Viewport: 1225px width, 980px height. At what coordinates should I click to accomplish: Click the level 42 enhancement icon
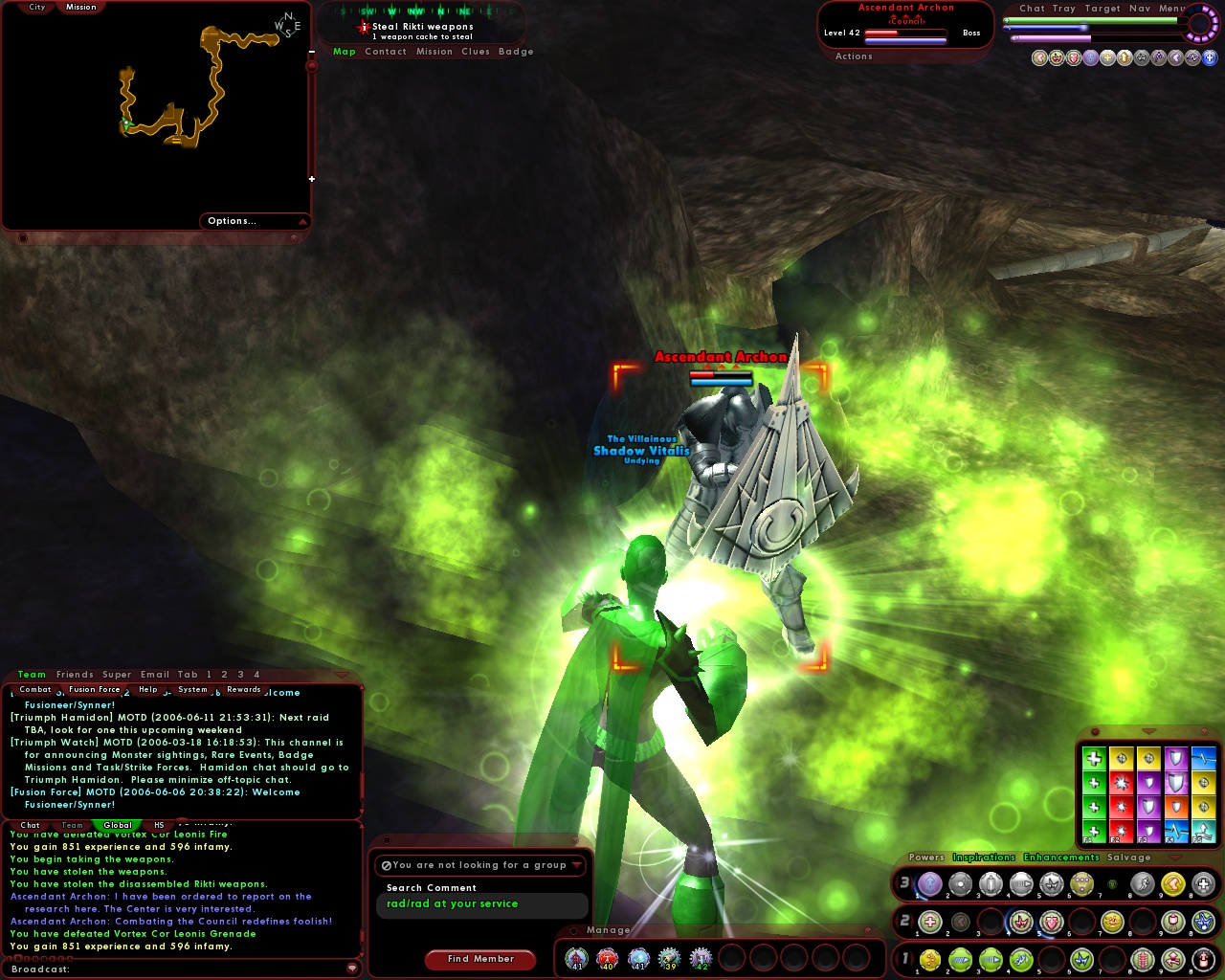pos(703,959)
